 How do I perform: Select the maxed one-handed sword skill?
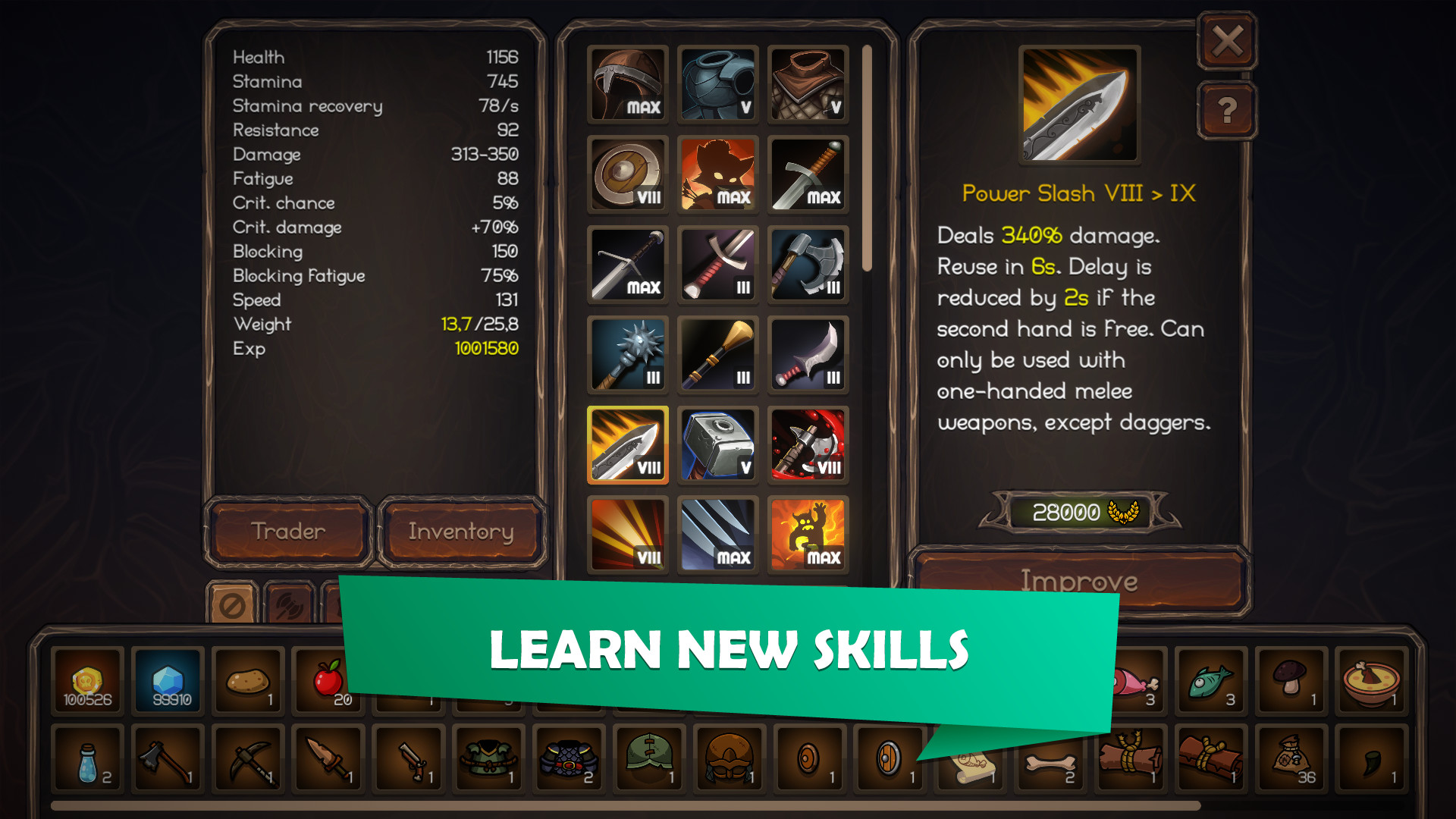click(808, 174)
